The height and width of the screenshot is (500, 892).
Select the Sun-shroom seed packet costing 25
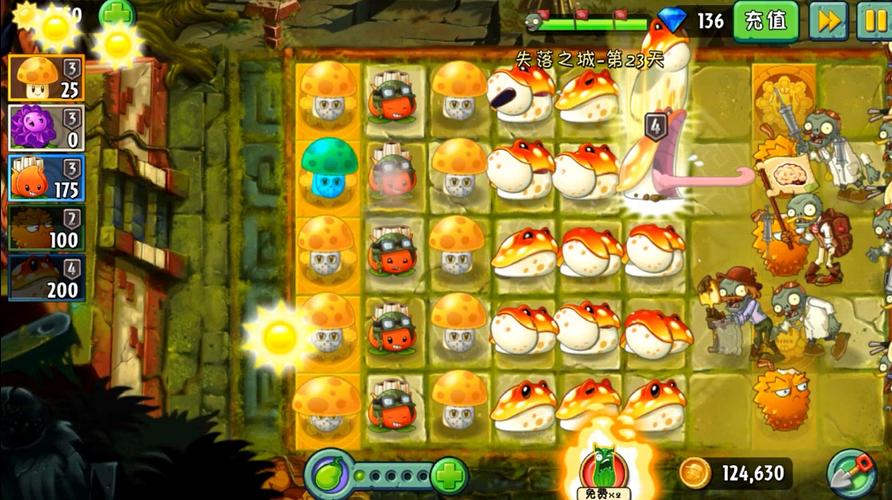[45, 77]
